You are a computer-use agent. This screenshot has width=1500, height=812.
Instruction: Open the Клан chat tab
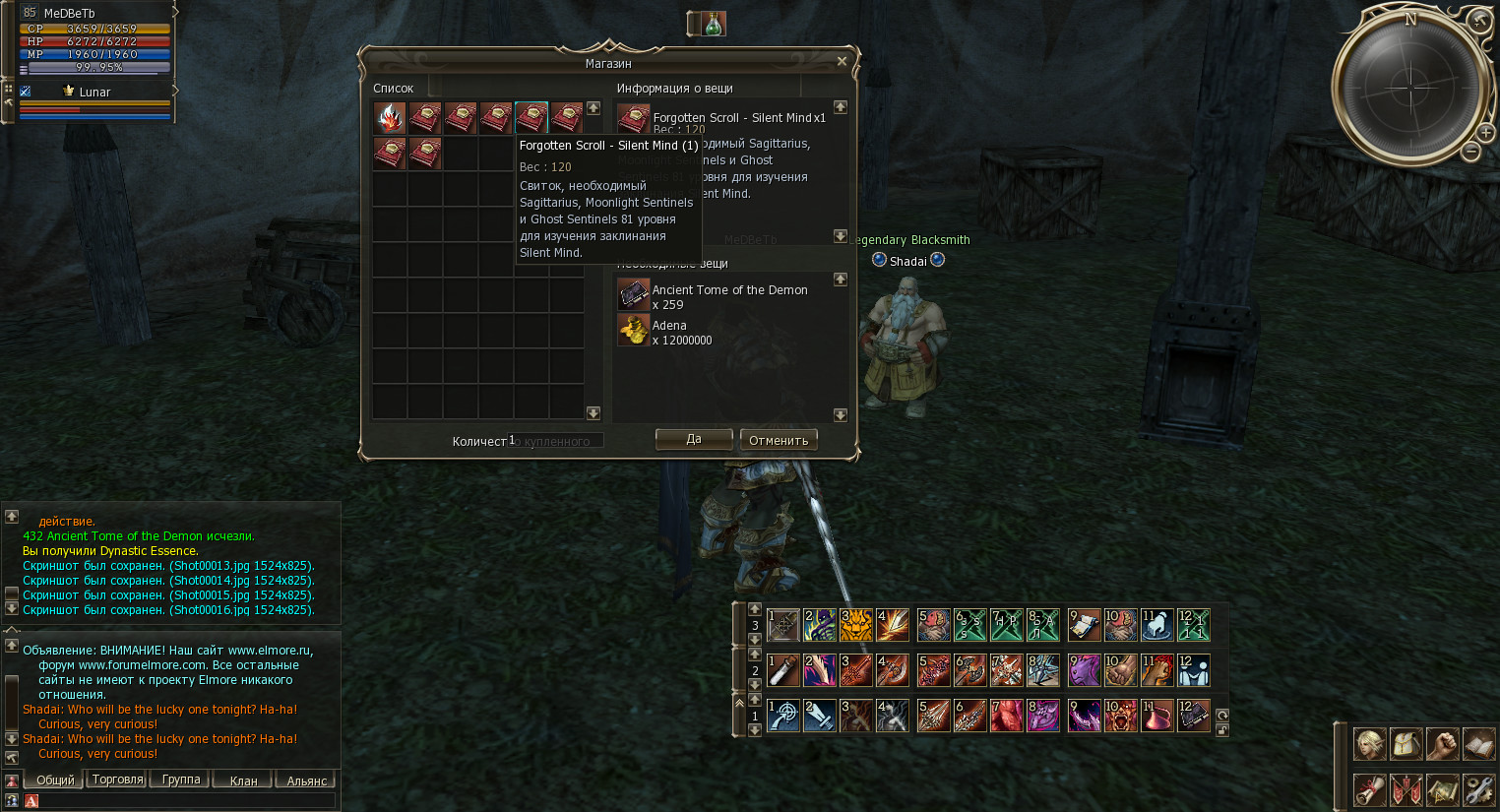pyautogui.click(x=243, y=781)
